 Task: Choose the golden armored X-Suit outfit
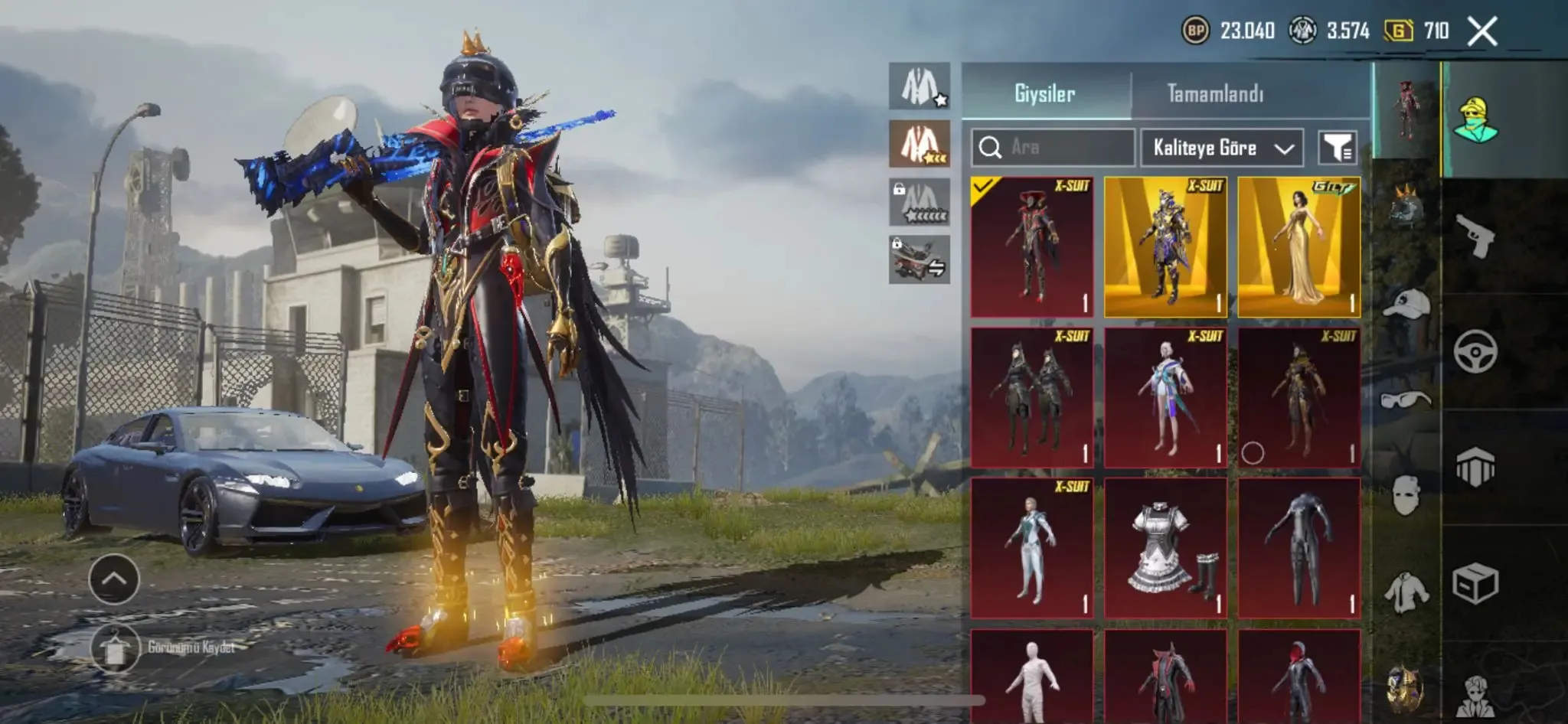pos(1165,246)
